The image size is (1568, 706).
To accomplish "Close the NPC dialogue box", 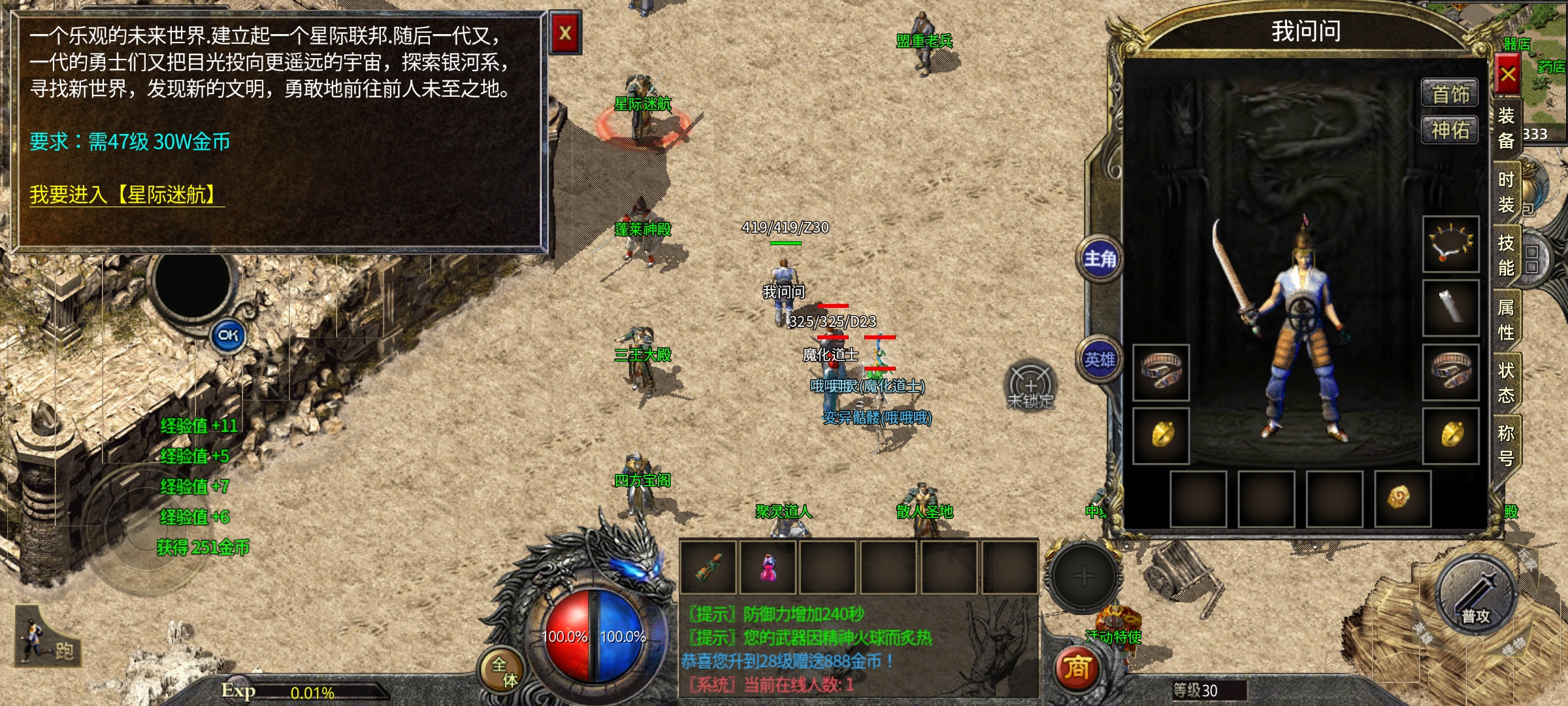I will 565,33.
